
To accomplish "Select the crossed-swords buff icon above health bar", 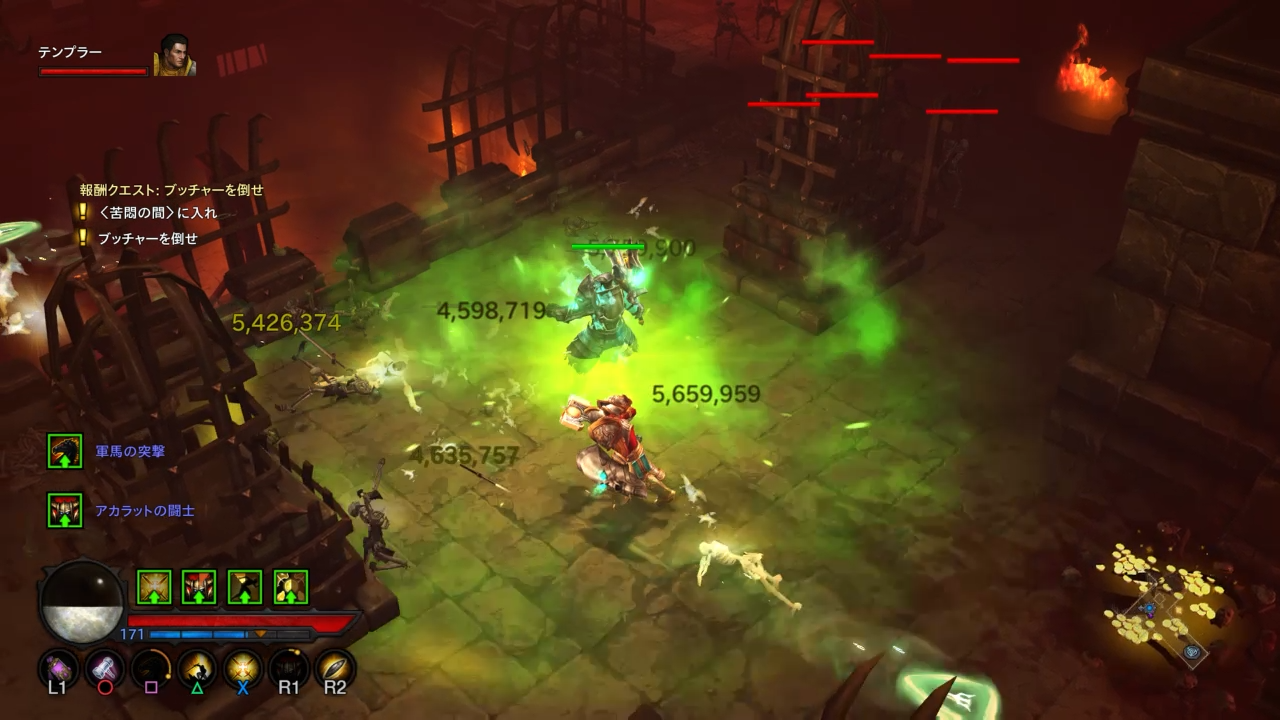I will pos(154,587).
